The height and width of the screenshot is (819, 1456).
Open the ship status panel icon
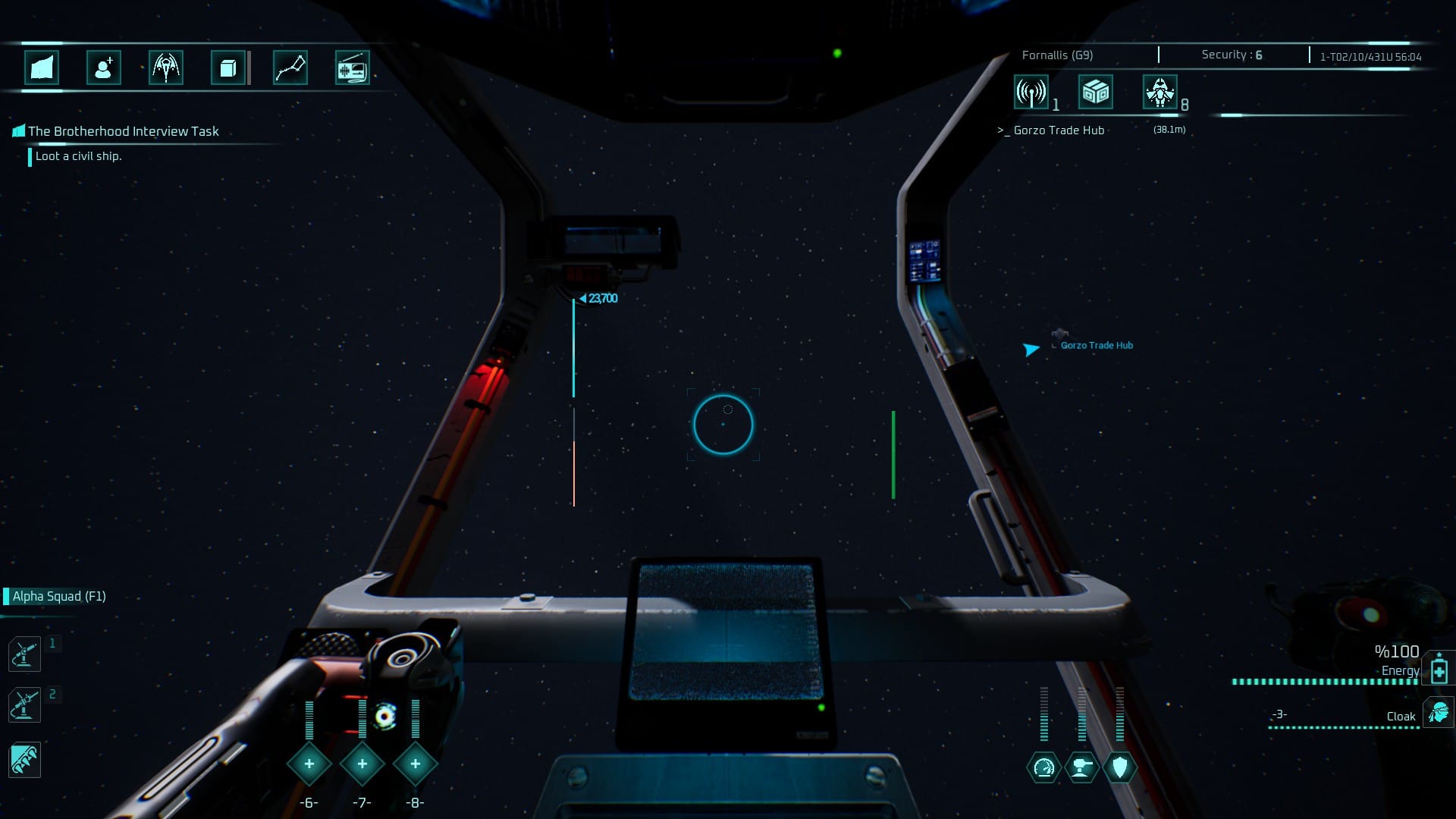[x=42, y=67]
